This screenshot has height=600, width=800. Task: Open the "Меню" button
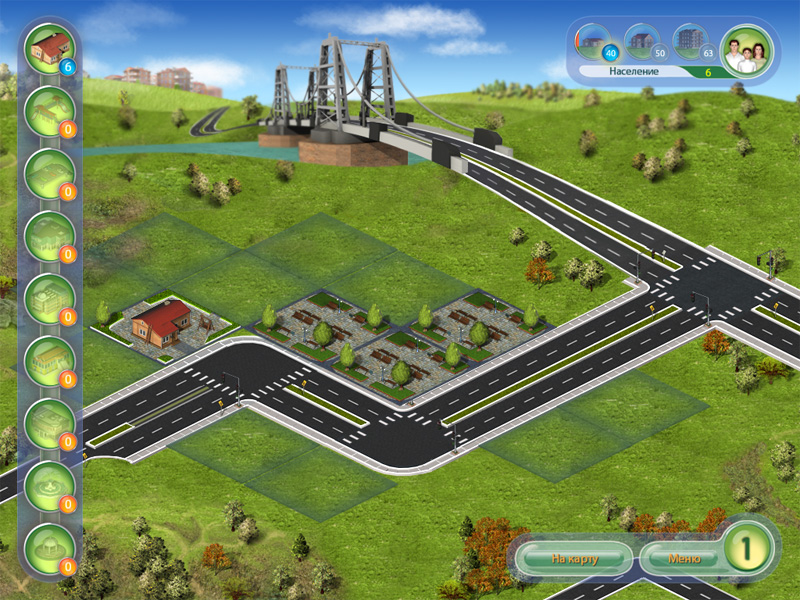(684, 558)
